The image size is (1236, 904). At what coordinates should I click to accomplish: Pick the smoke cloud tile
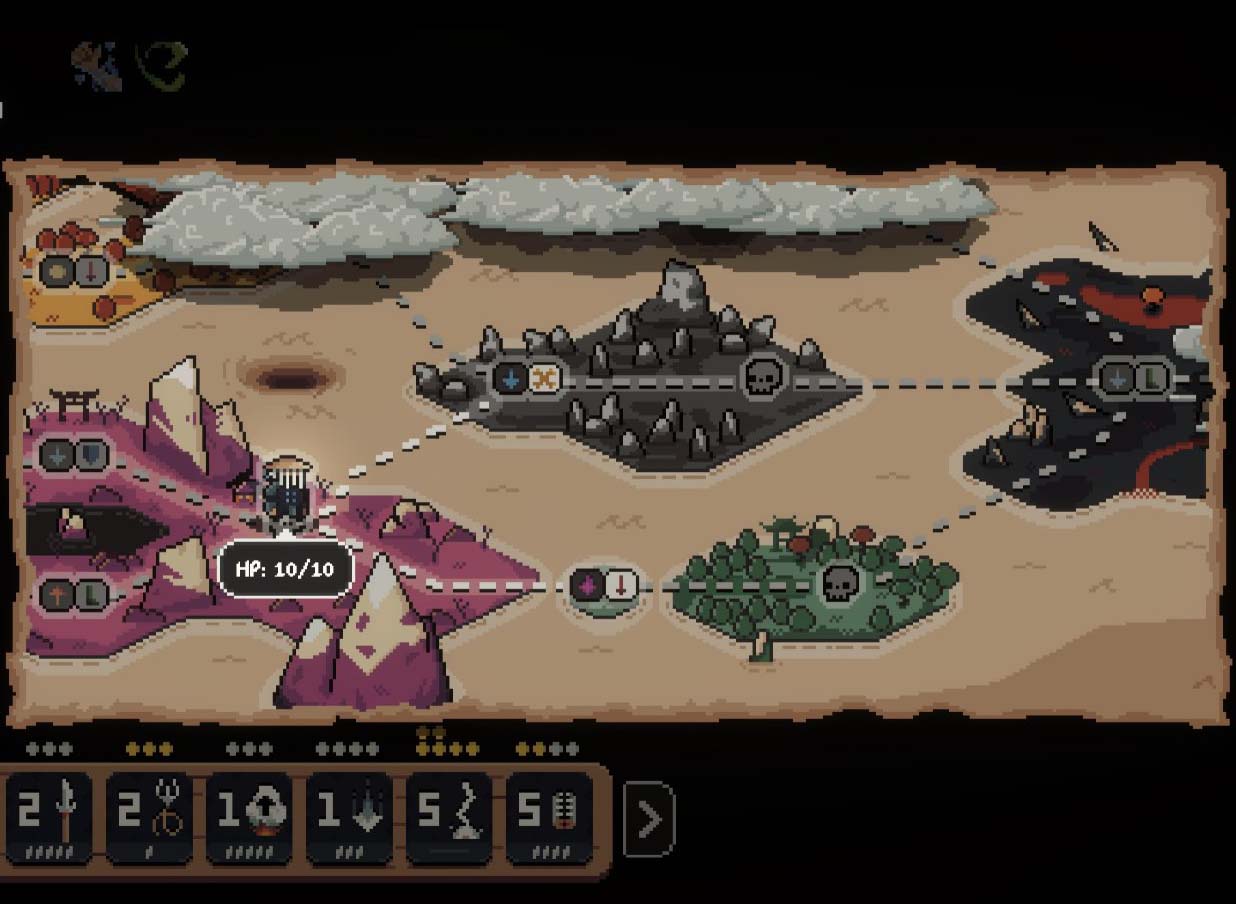tap(249, 817)
